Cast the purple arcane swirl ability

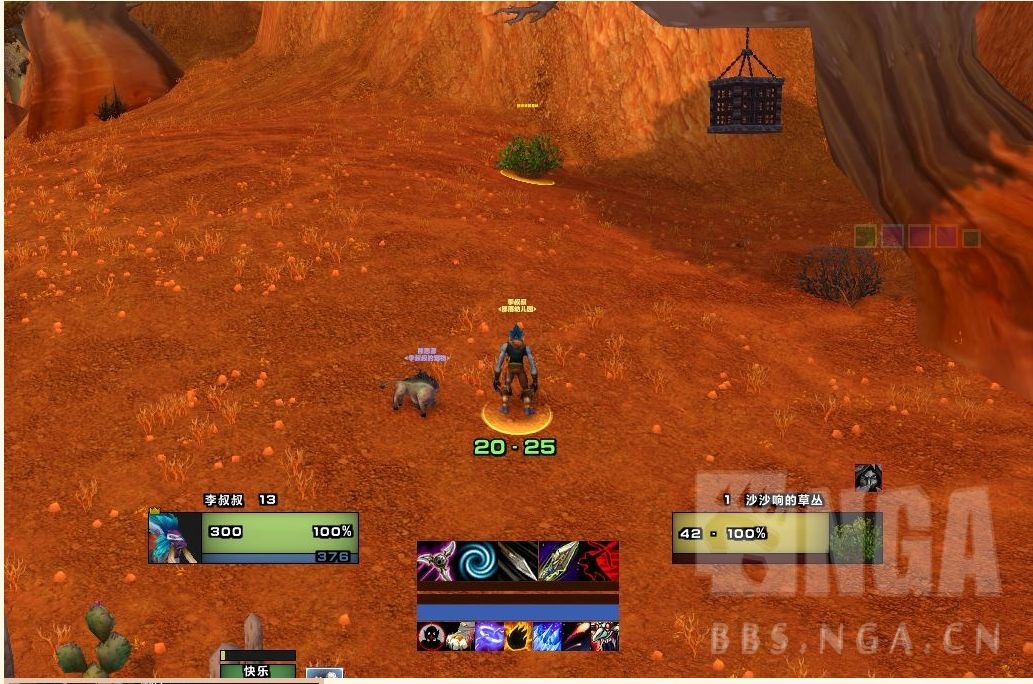point(489,637)
